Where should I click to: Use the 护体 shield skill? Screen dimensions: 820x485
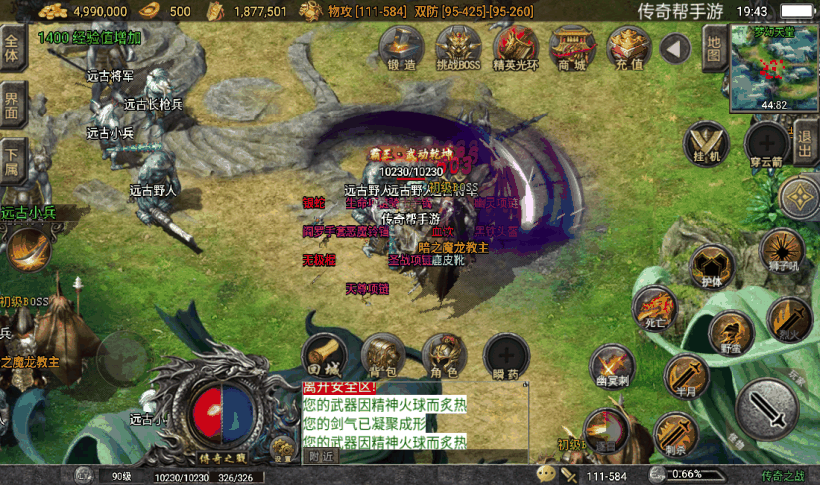(x=713, y=266)
